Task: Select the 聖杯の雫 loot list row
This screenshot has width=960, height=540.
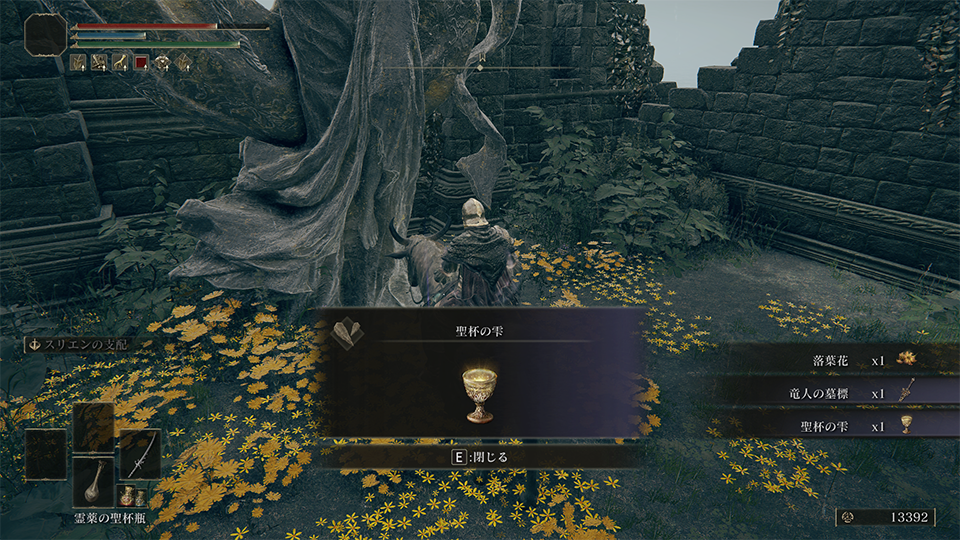Action: pos(840,425)
